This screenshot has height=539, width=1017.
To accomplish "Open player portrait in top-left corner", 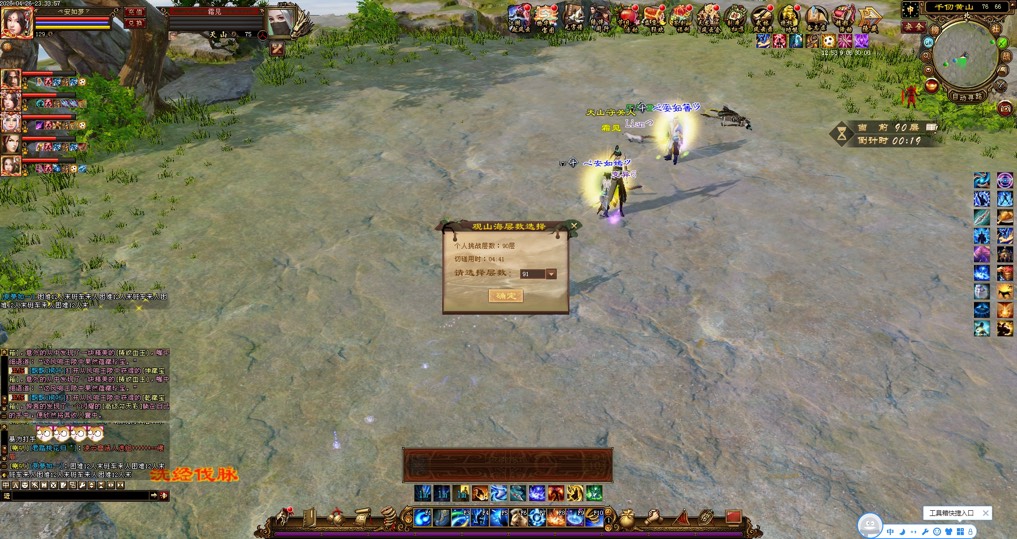I will 16,23.
